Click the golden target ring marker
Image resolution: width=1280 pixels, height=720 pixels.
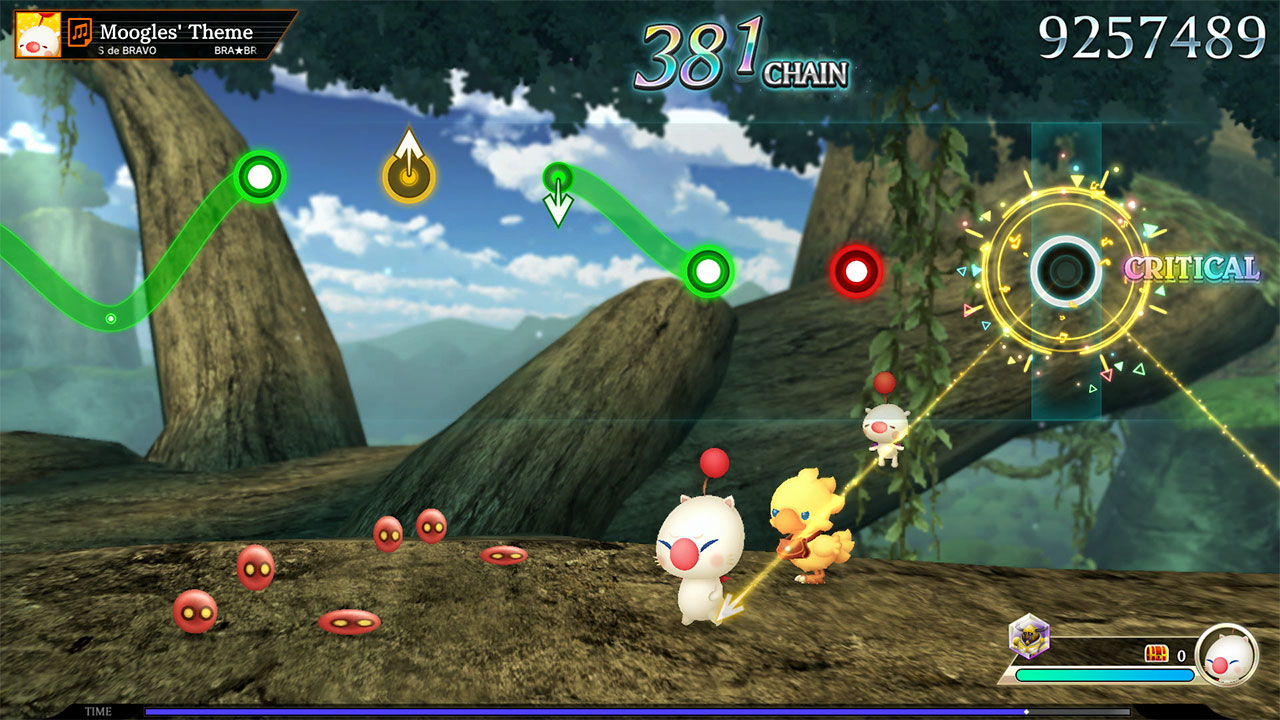tap(1066, 269)
